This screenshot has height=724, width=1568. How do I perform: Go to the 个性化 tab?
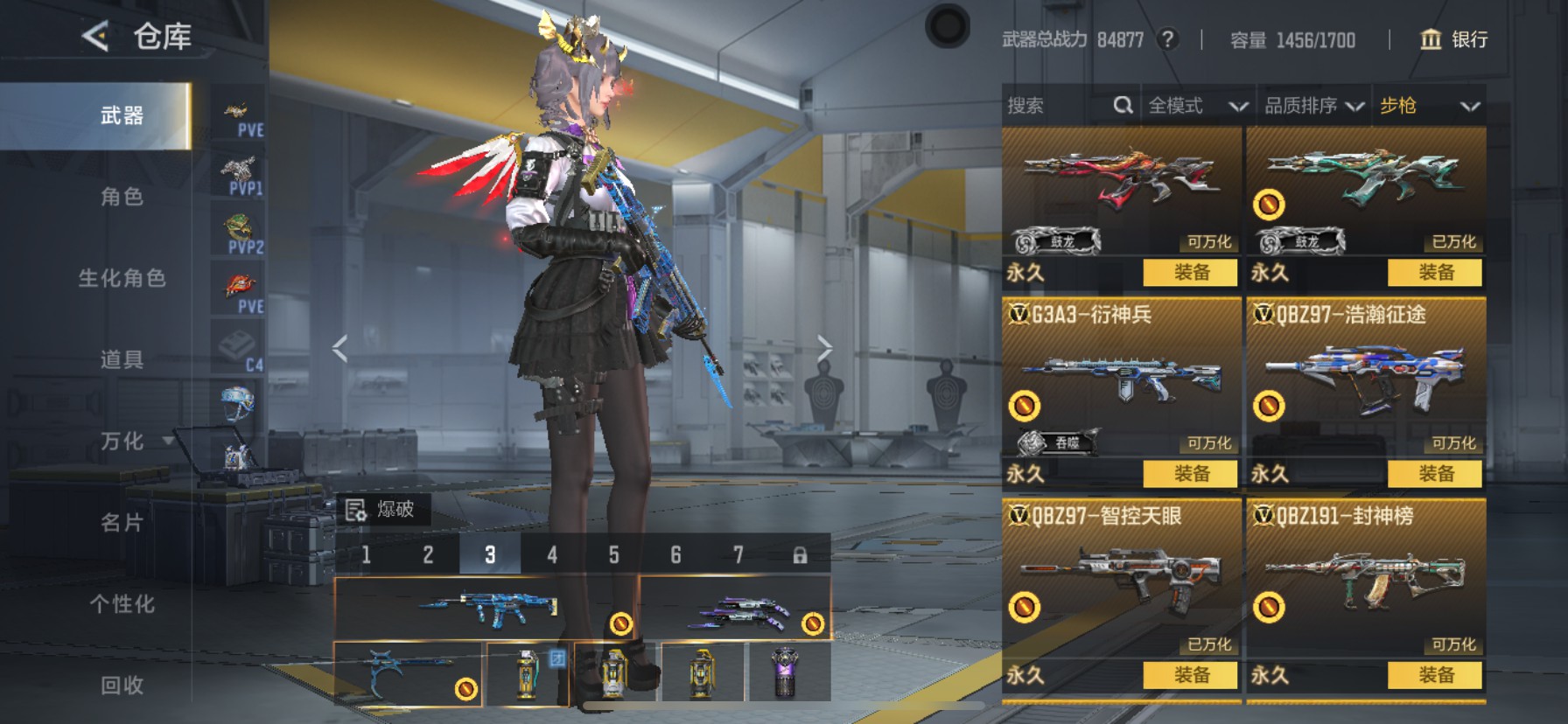(x=122, y=603)
